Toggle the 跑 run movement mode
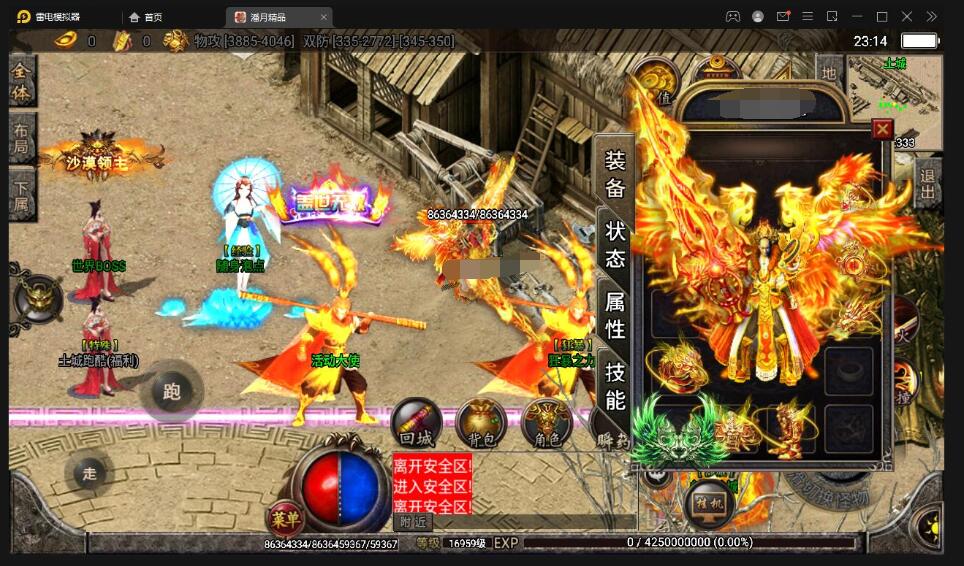This screenshot has width=964, height=566. pos(171,391)
